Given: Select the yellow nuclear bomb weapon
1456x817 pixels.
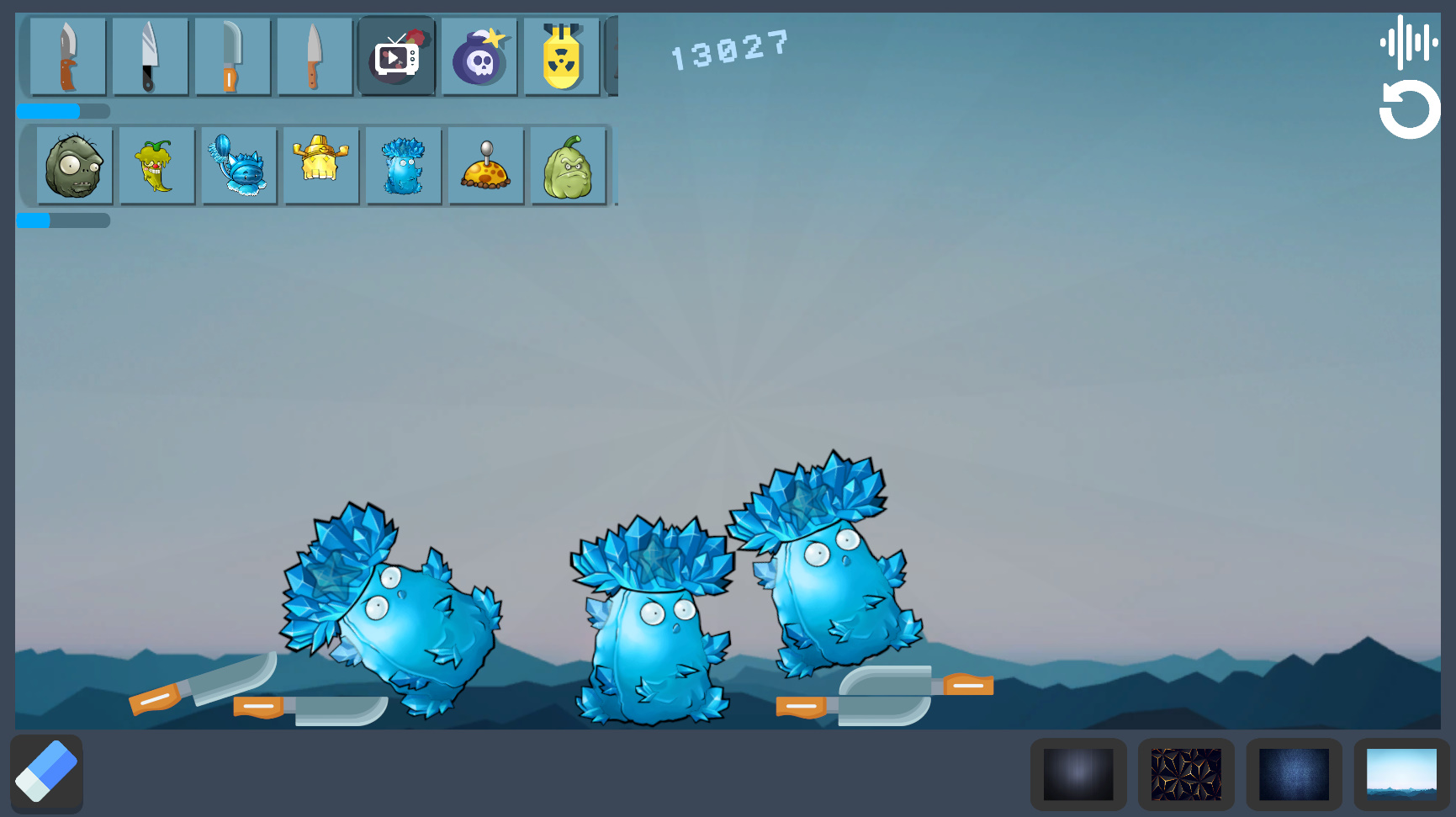Looking at the screenshot, I should click(x=561, y=56).
